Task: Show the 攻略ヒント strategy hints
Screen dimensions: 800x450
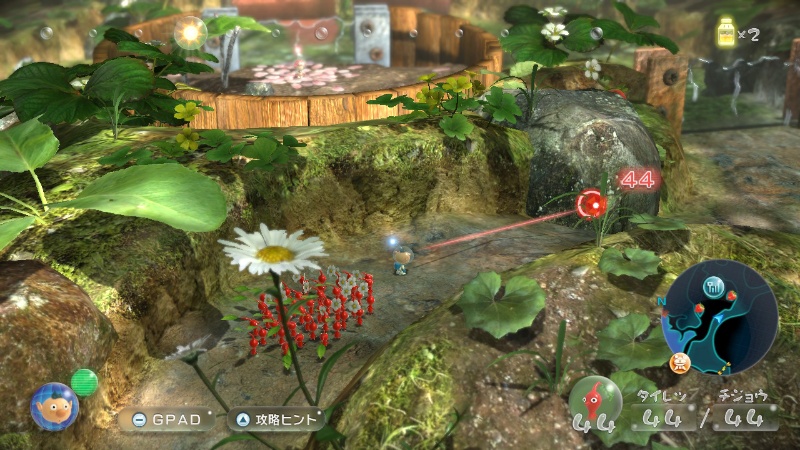Action: (277, 419)
